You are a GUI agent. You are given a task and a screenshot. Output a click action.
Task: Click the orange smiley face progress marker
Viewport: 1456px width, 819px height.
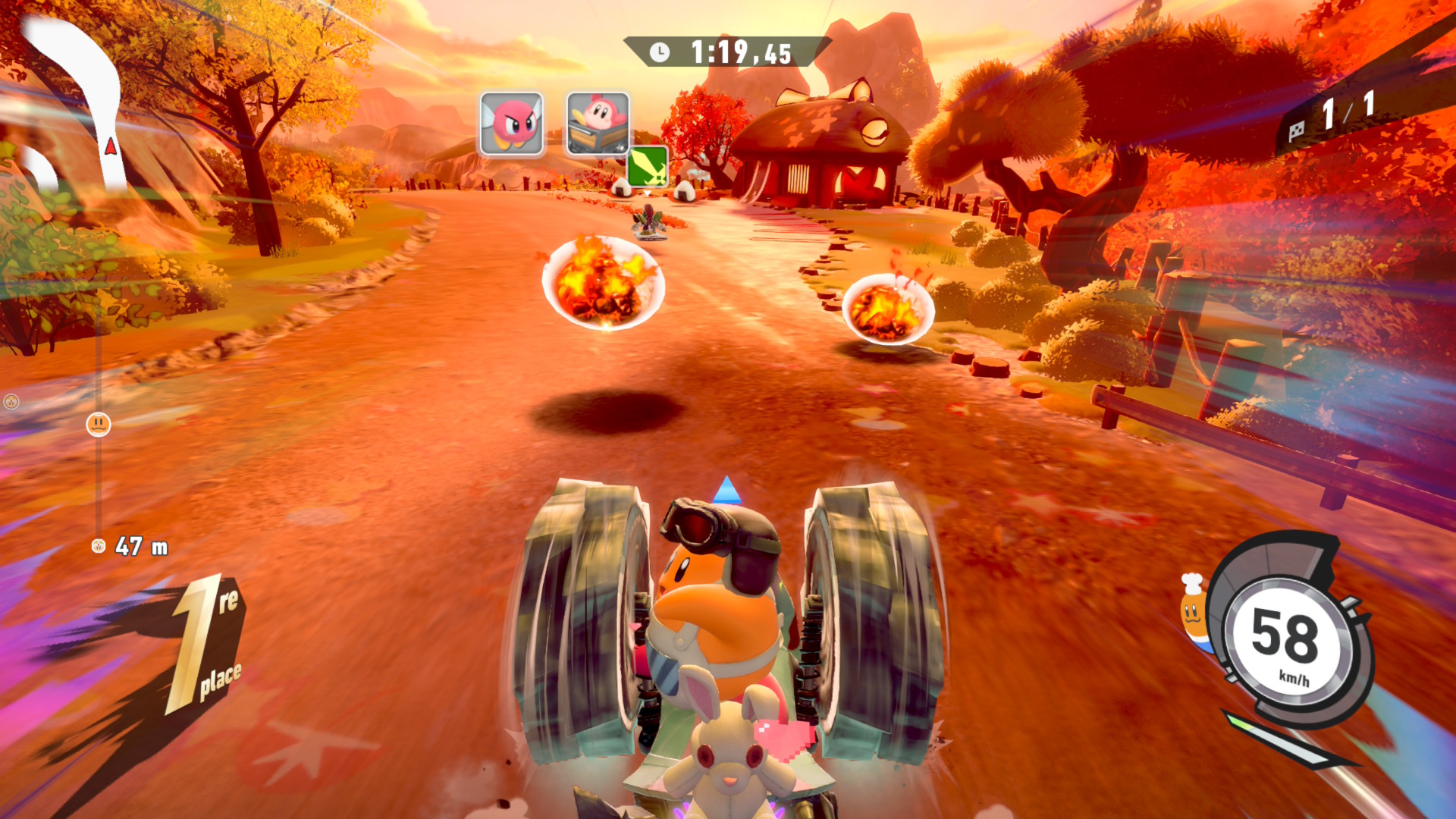[x=99, y=425]
